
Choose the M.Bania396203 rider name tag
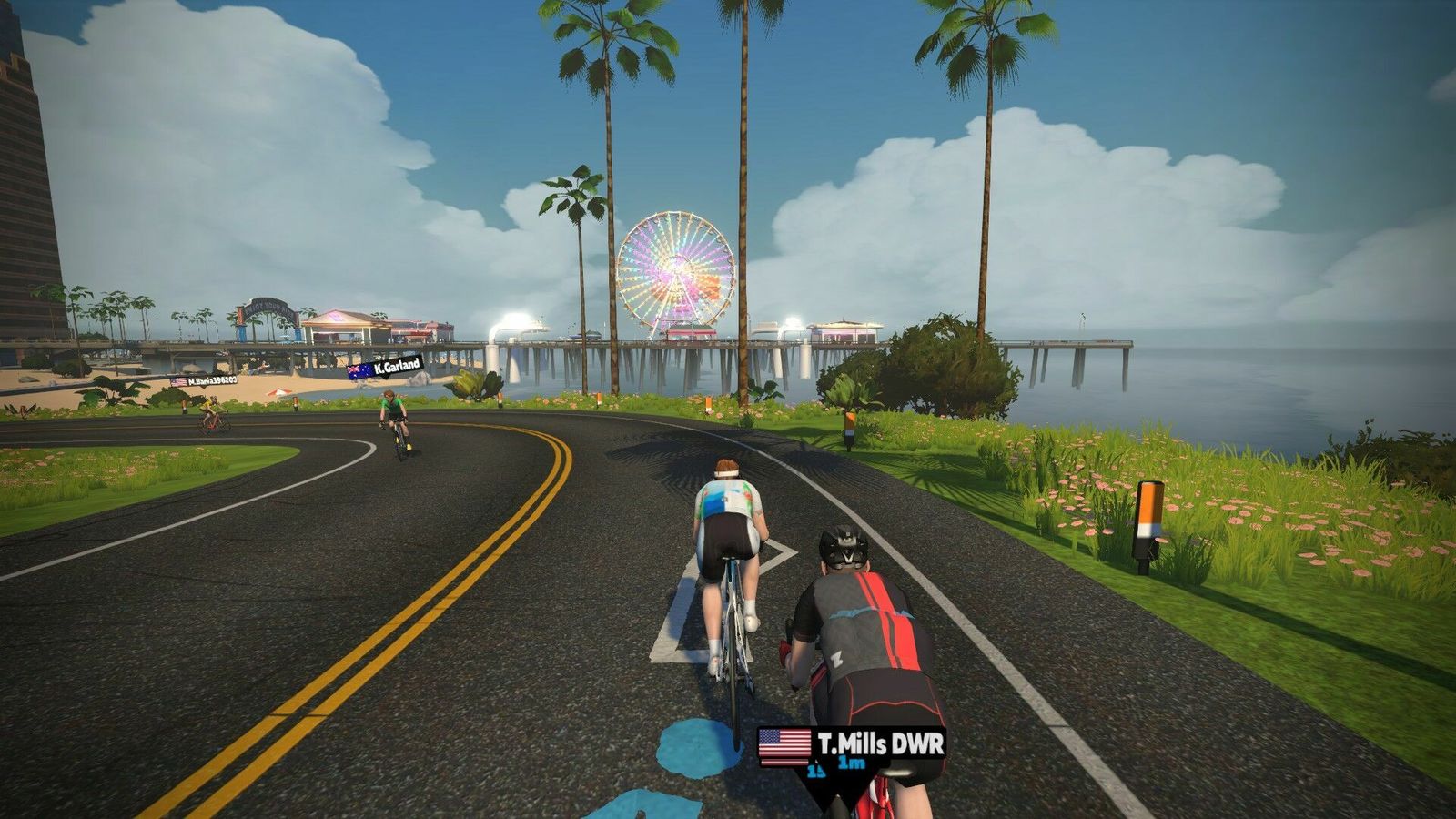point(204,380)
